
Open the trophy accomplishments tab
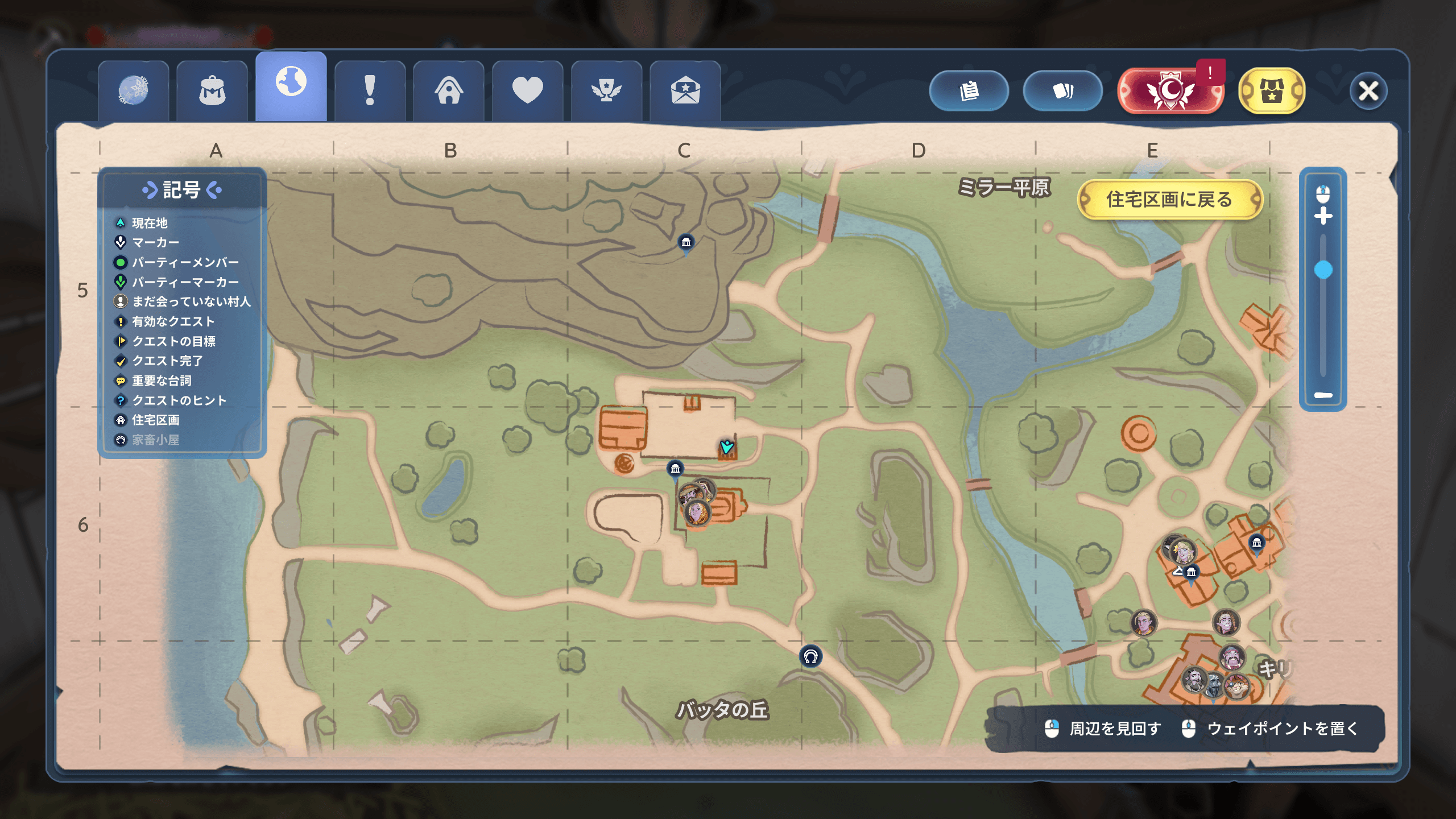coord(606,91)
